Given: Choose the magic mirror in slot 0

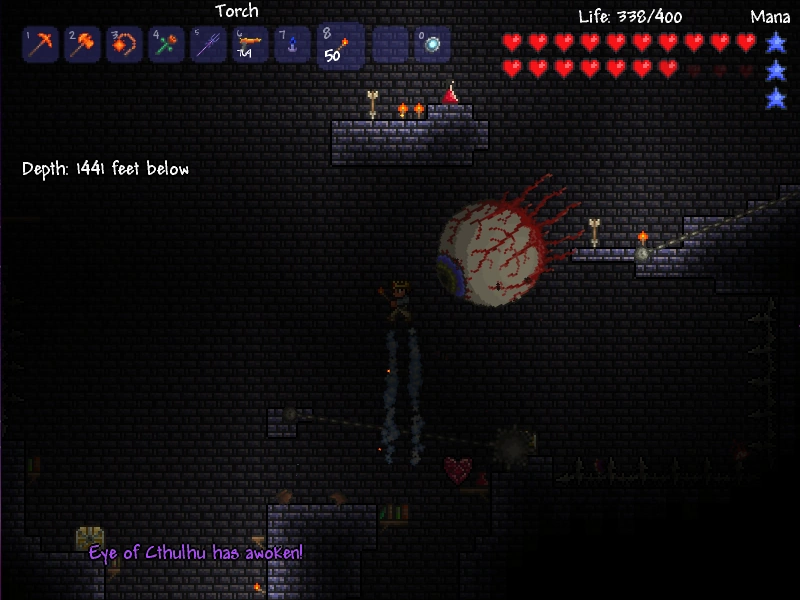Looking at the screenshot, I should coord(432,45).
